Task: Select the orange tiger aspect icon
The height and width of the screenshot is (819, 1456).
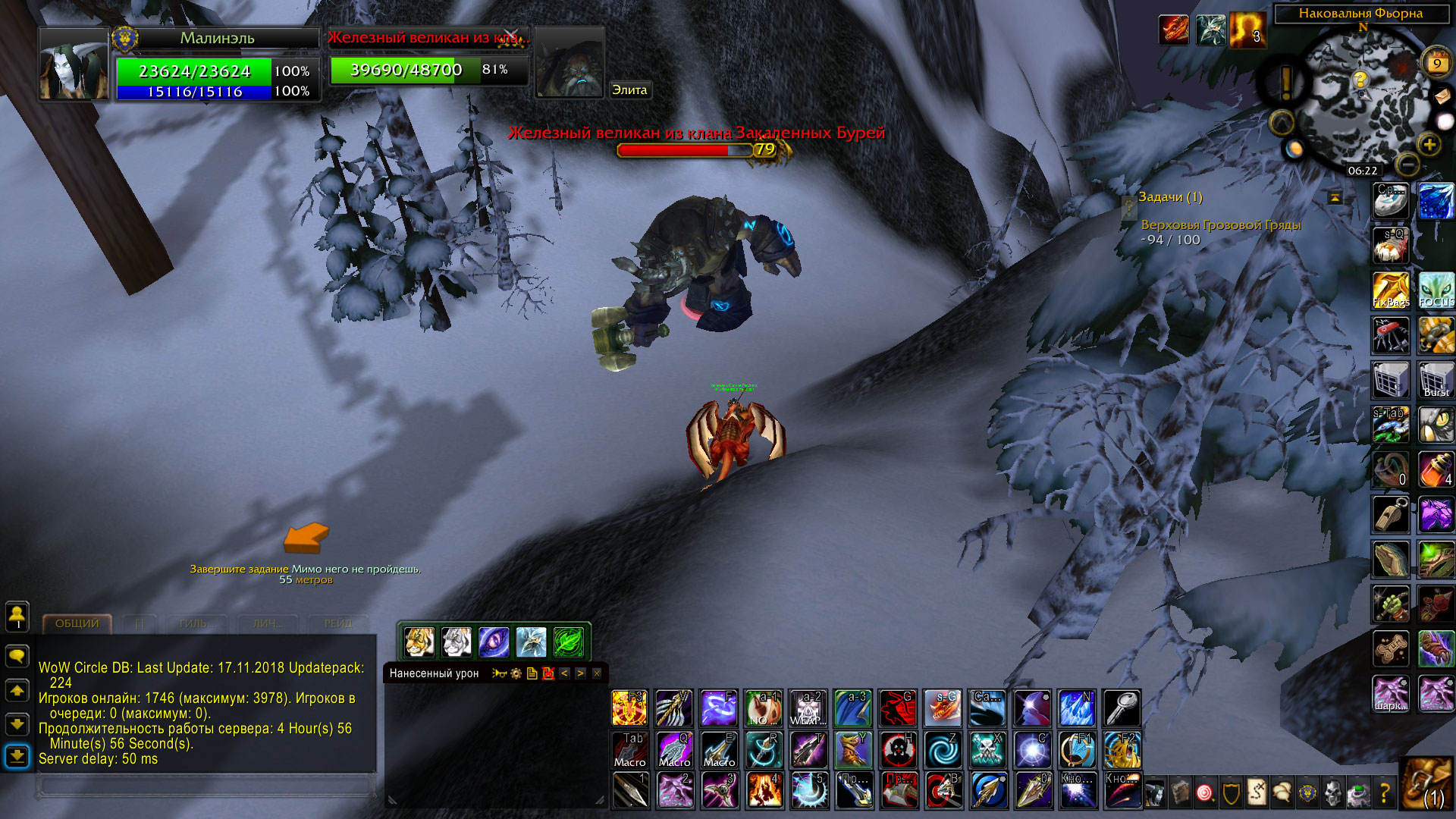Action: 419,642
